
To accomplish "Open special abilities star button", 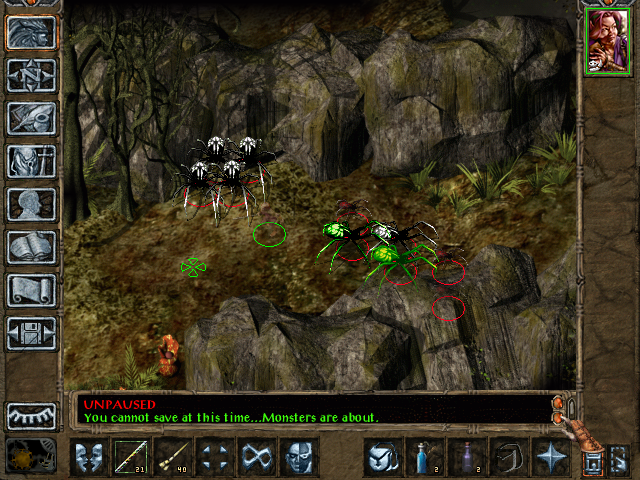I will coord(550,457).
